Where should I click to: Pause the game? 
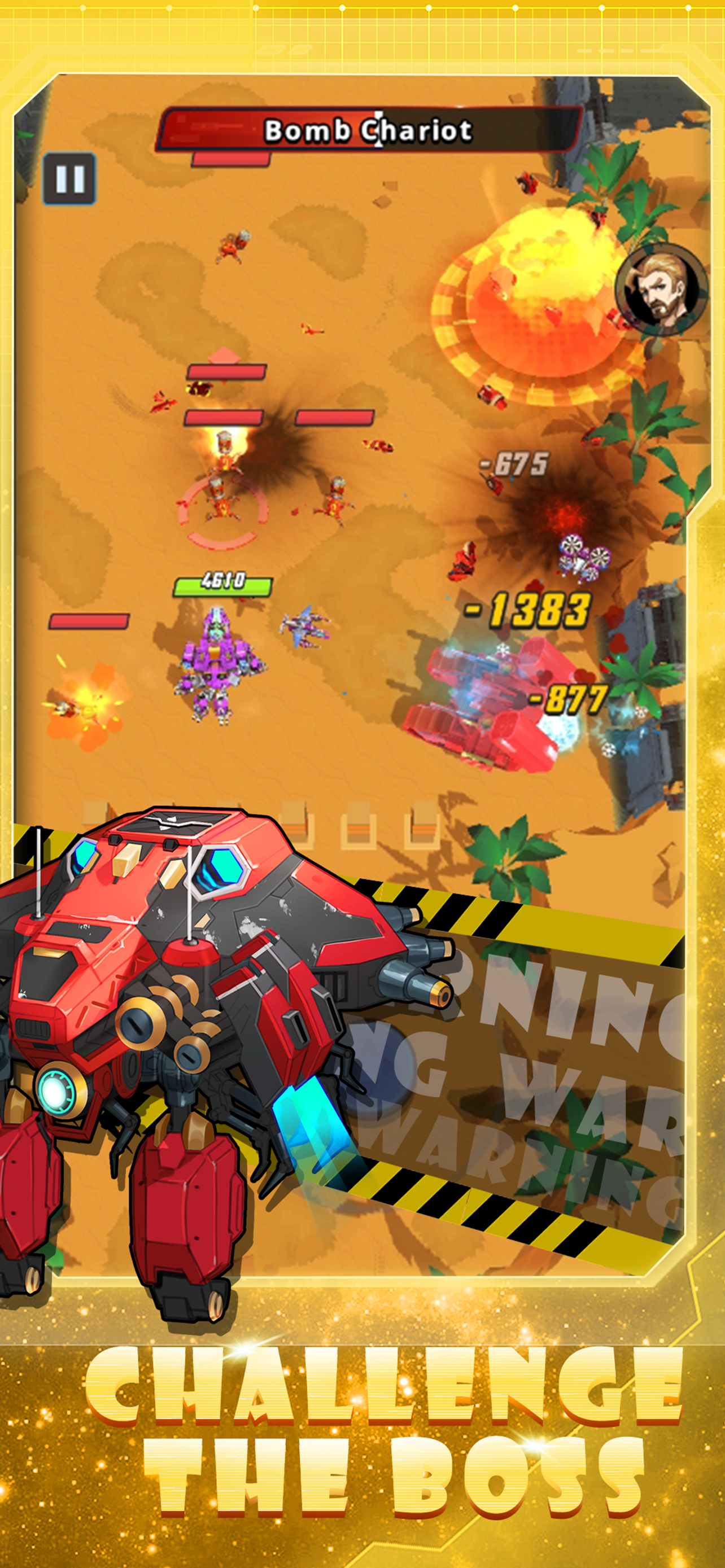click(71, 177)
